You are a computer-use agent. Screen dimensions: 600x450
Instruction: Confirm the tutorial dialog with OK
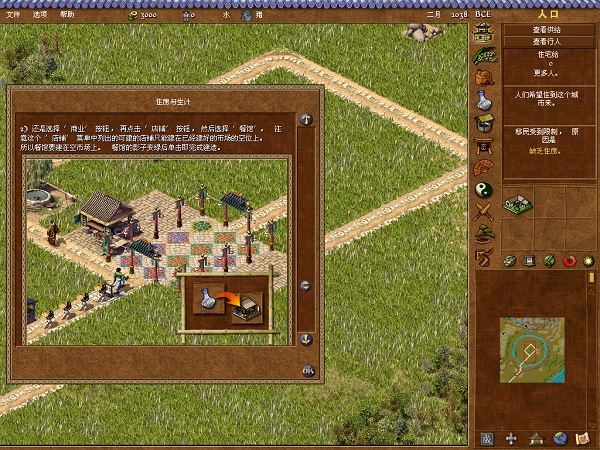[x=308, y=371]
